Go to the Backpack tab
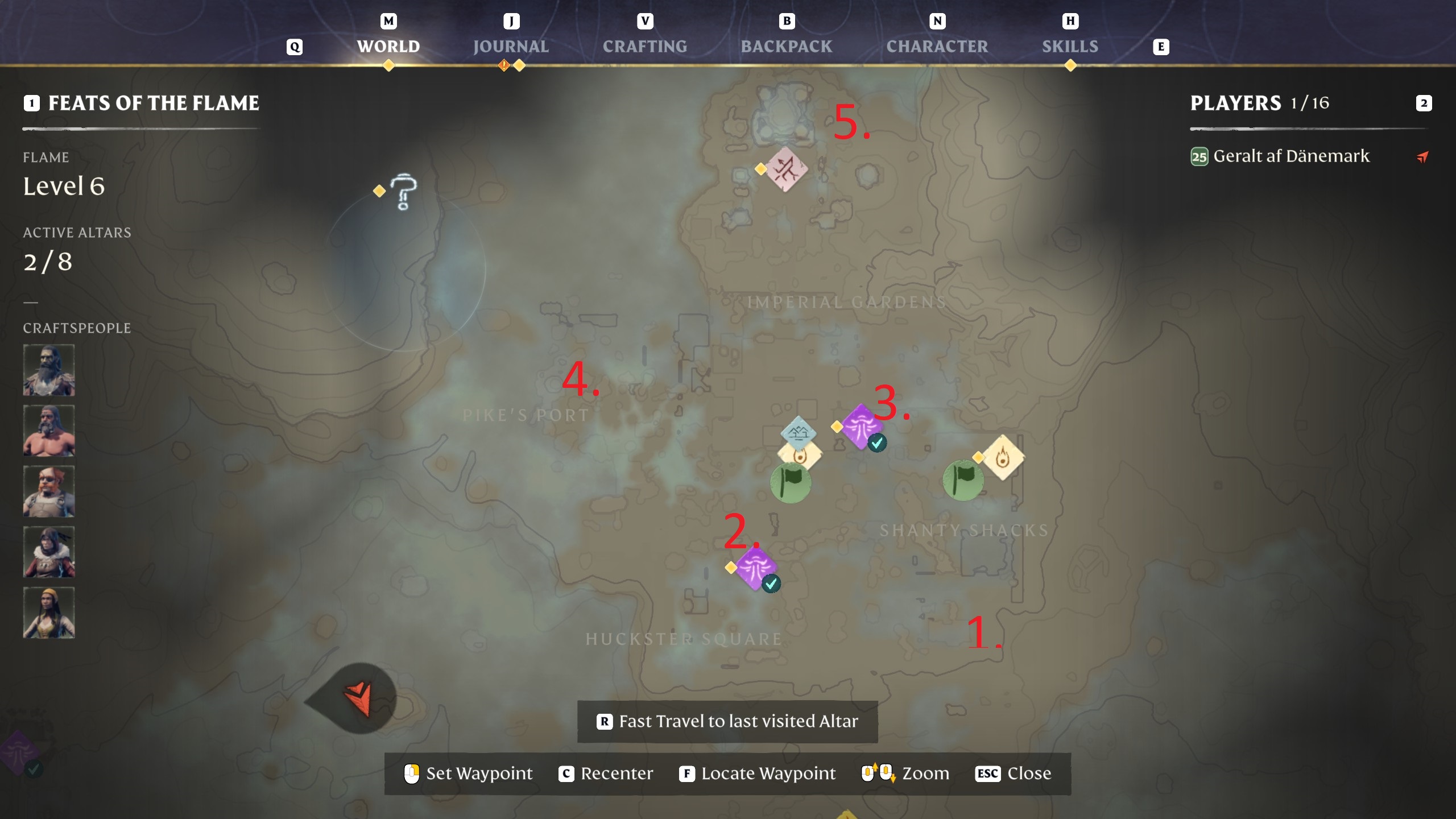This screenshot has width=1456, height=819. (x=786, y=46)
